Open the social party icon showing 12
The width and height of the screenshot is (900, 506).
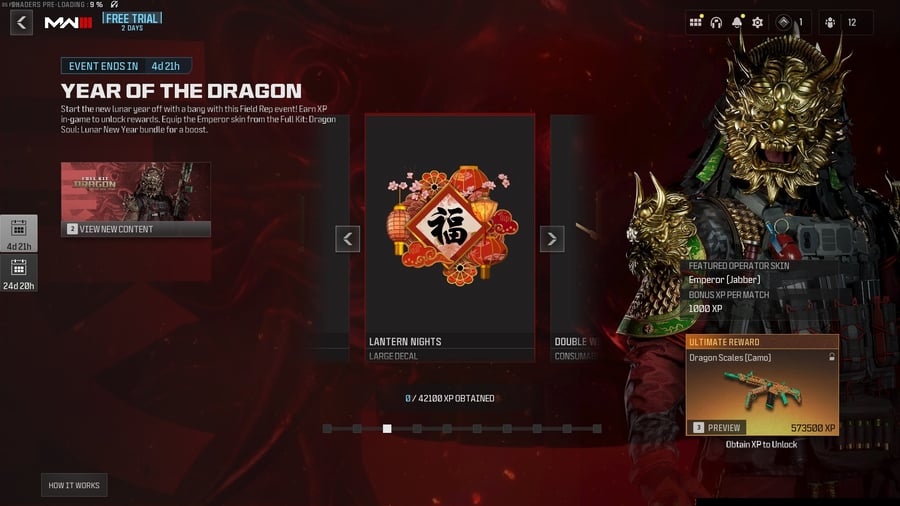[844, 22]
